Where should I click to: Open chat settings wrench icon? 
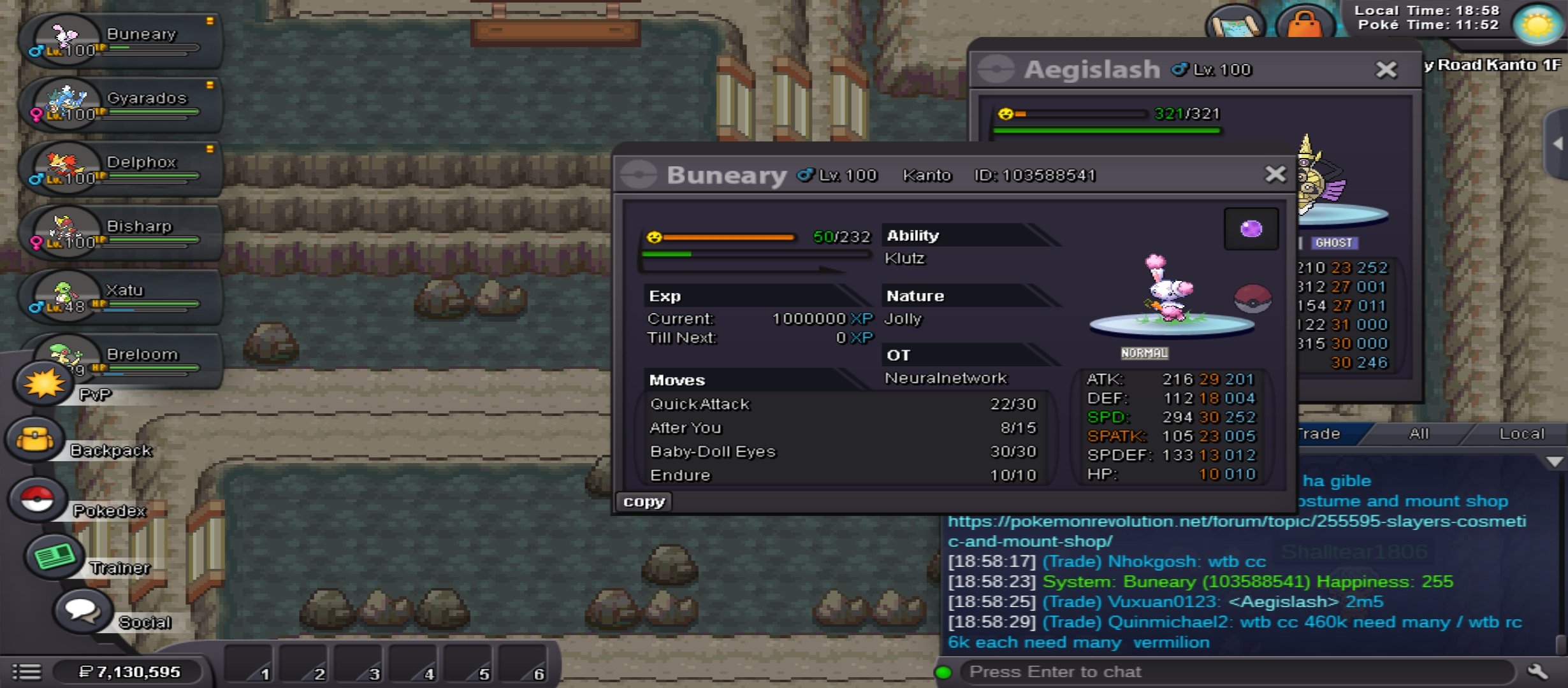pyautogui.click(x=1537, y=671)
